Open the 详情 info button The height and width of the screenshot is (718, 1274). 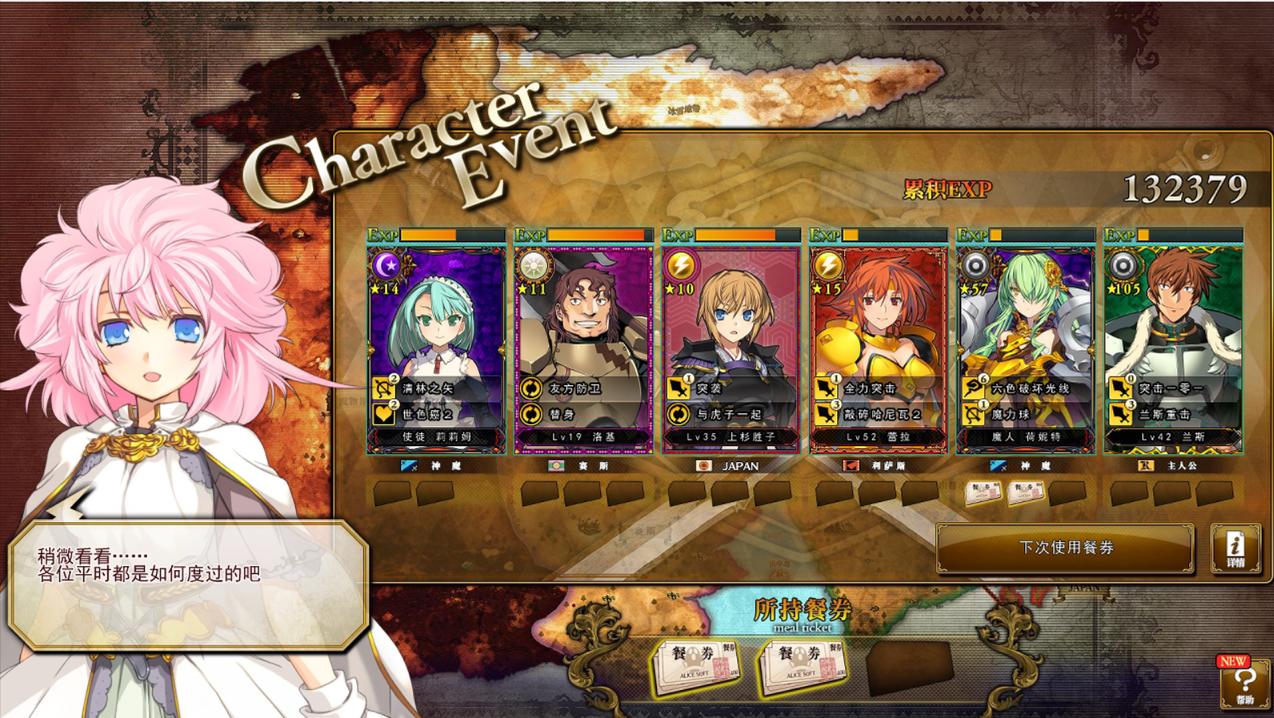[x=1235, y=548]
